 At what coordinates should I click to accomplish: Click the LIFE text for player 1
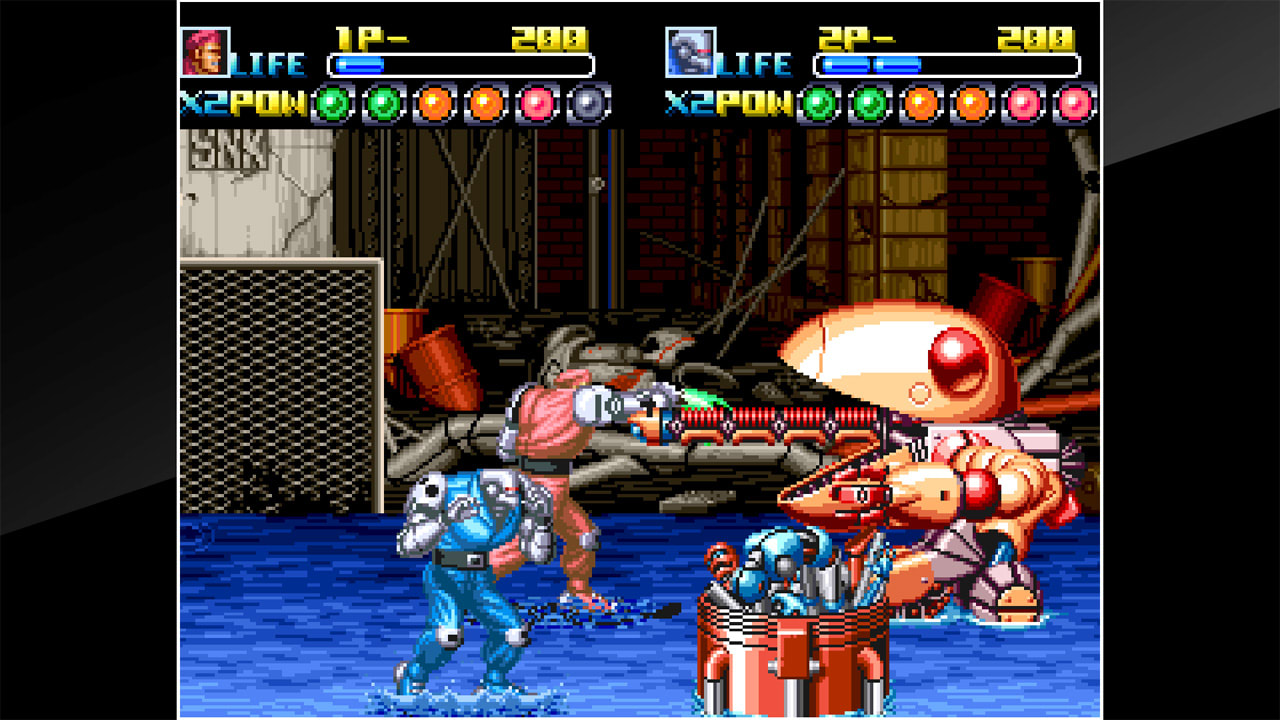[270, 63]
